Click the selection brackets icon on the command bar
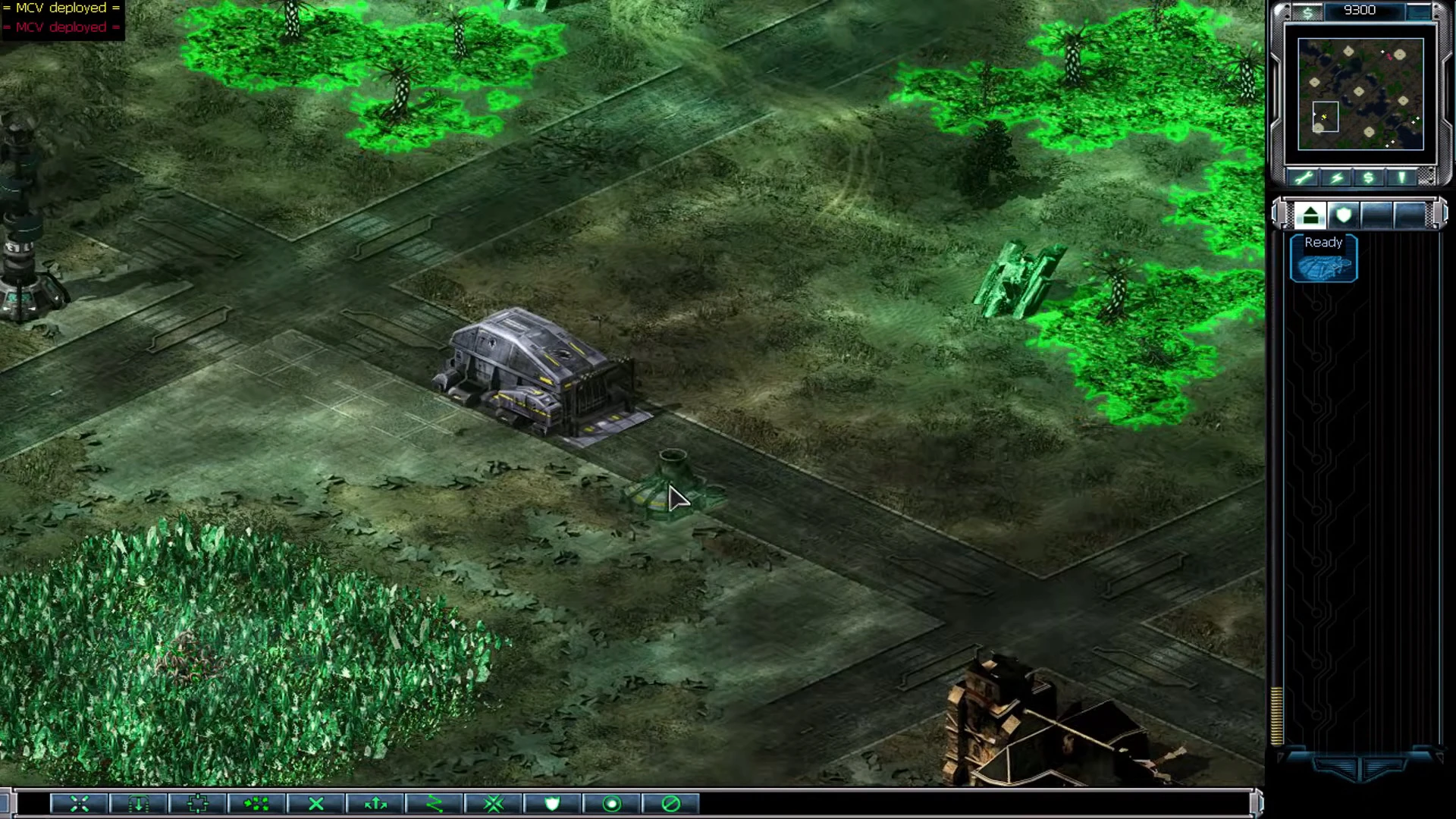Image resolution: width=1456 pixels, height=819 pixels. 197,804
